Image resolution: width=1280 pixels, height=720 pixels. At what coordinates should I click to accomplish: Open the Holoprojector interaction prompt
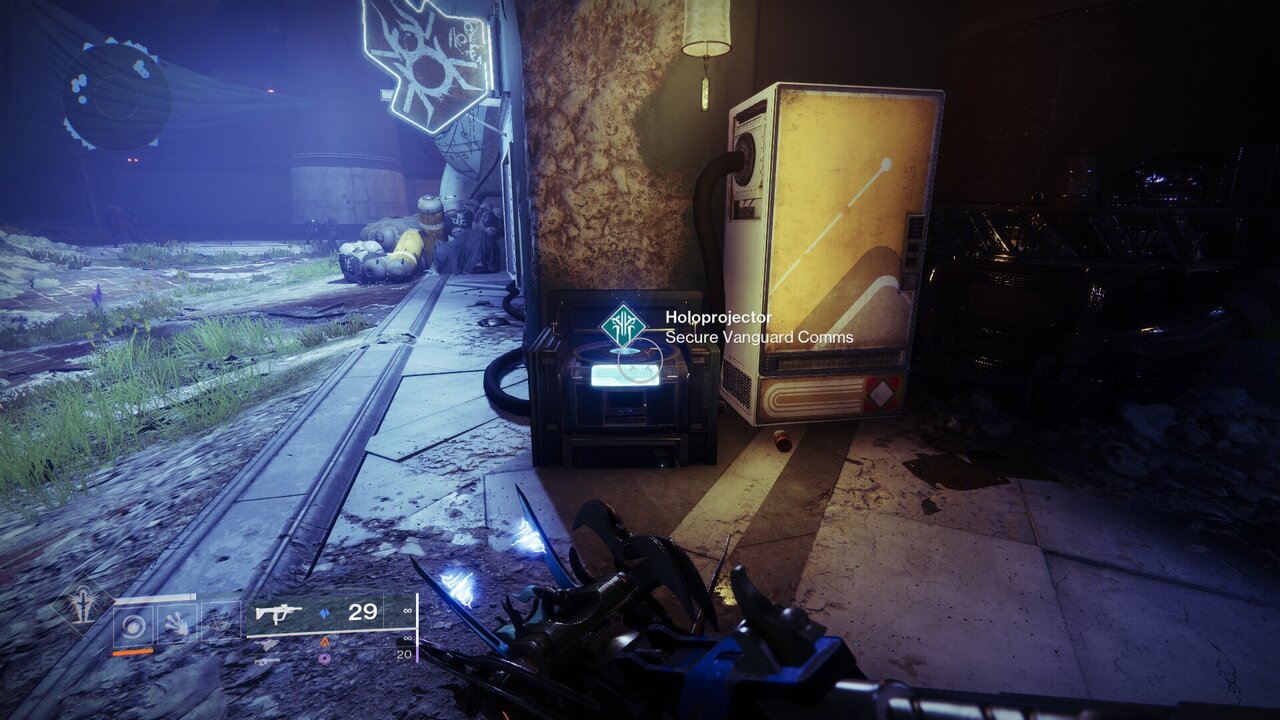(716, 316)
